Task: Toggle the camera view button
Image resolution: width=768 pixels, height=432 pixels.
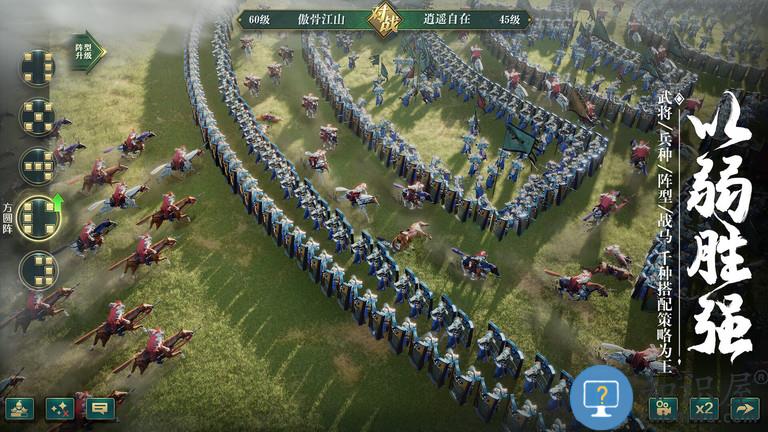Action: pos(663,408)
